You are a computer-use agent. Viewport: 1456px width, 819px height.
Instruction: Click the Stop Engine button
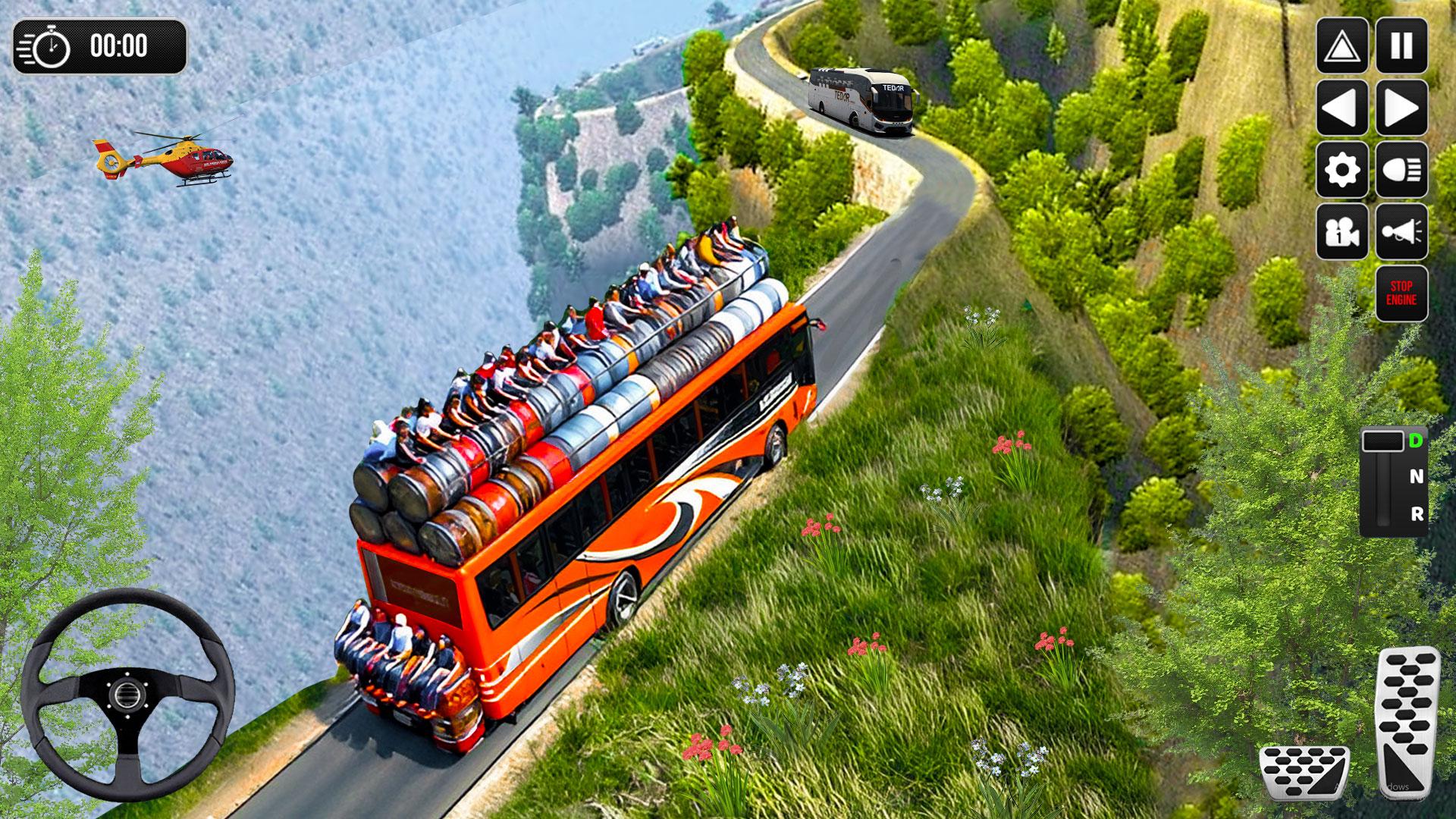(1401, 293)
